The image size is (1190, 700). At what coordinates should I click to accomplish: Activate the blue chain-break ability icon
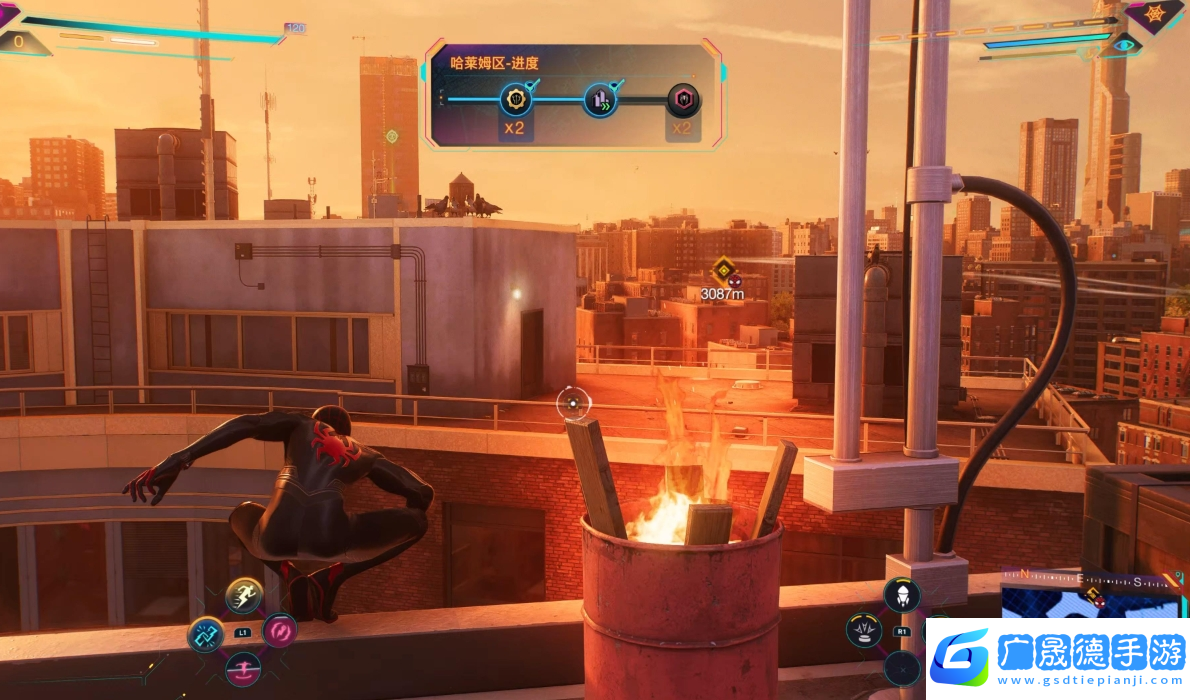[x=206, y=634]
